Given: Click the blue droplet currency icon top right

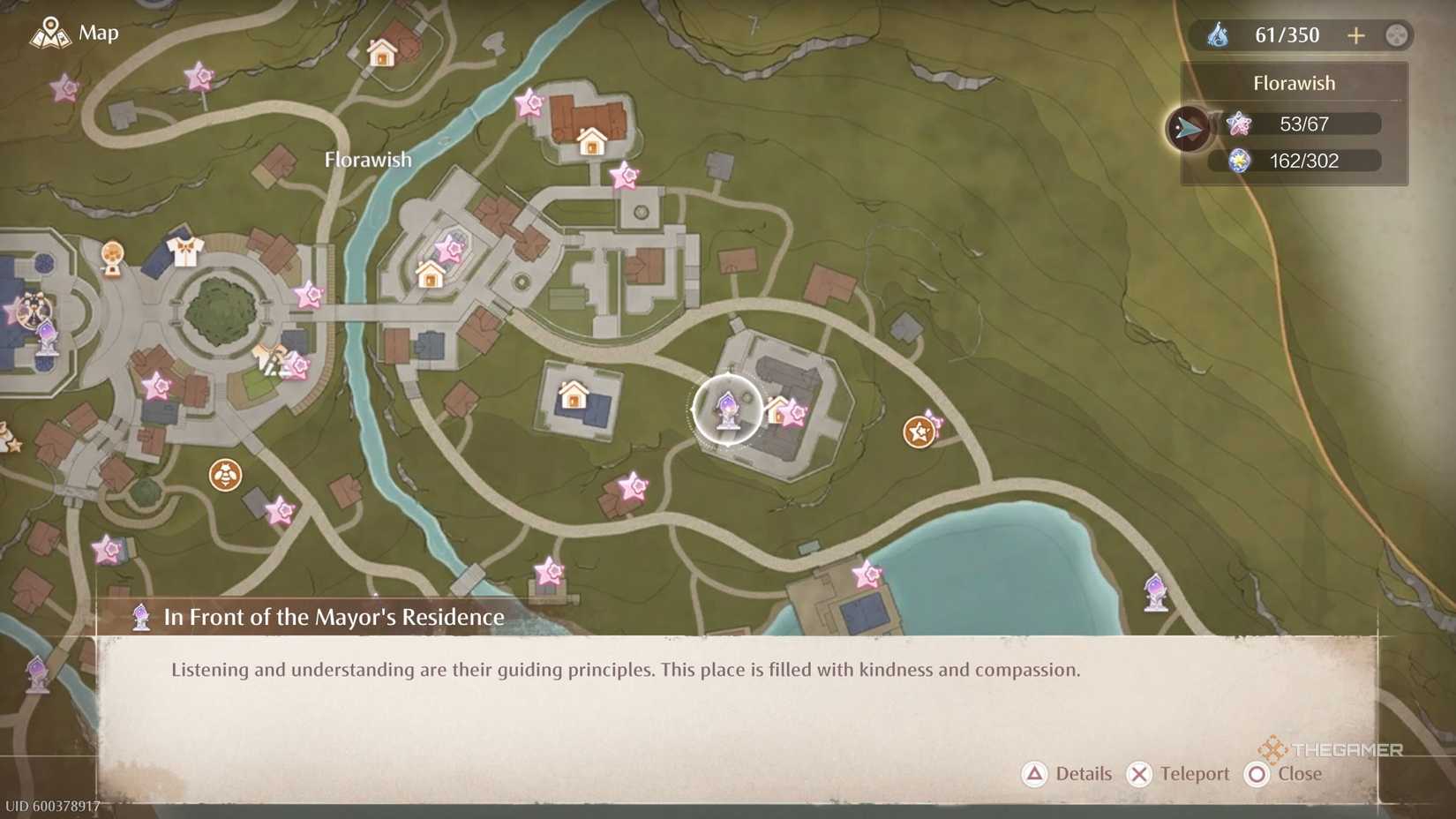Looking at the screenshot, I should (1216, 34).
